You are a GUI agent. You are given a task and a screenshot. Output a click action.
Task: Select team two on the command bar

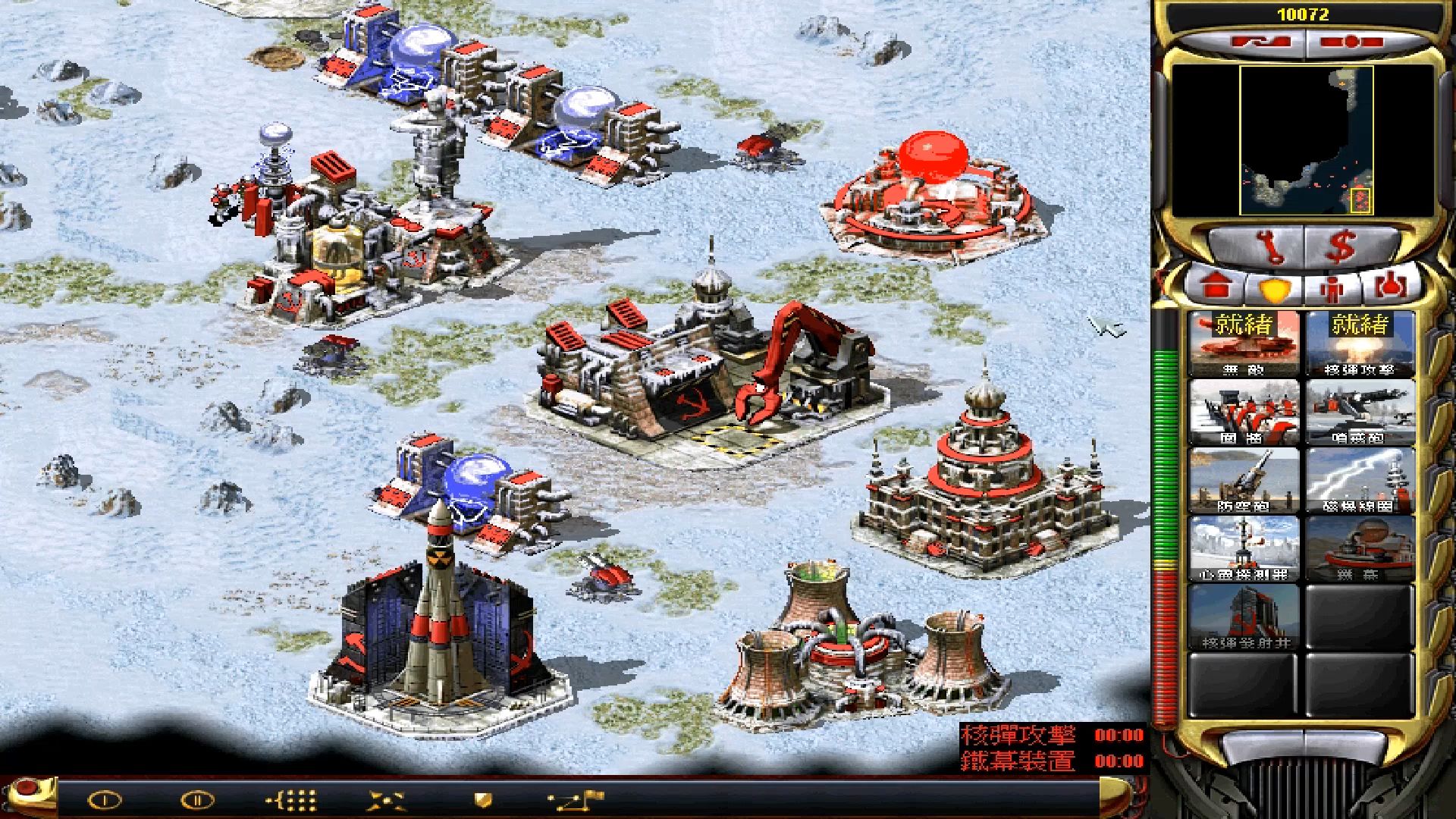click(198, 799)
